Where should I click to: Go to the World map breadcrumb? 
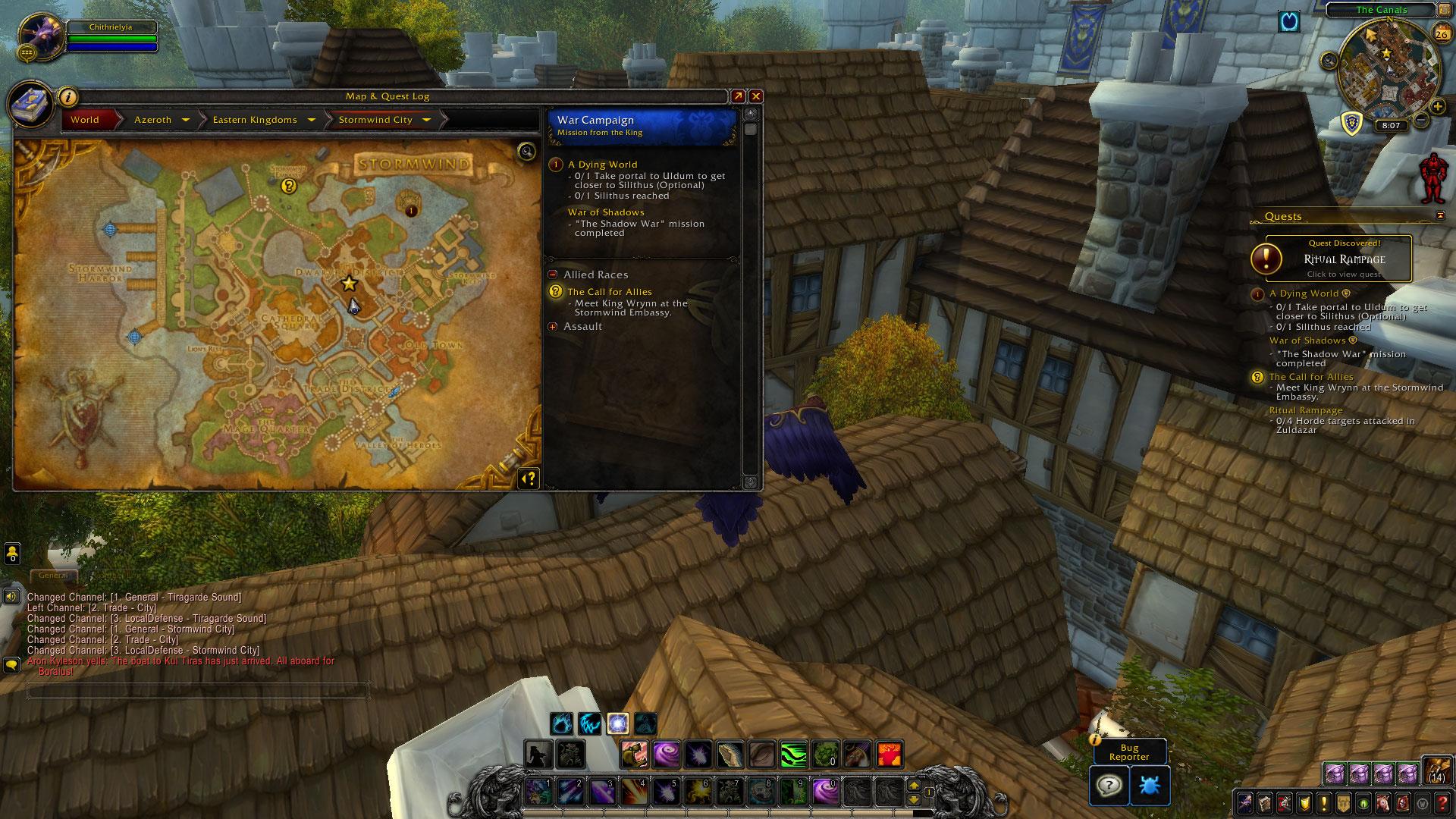click(85, 120)
